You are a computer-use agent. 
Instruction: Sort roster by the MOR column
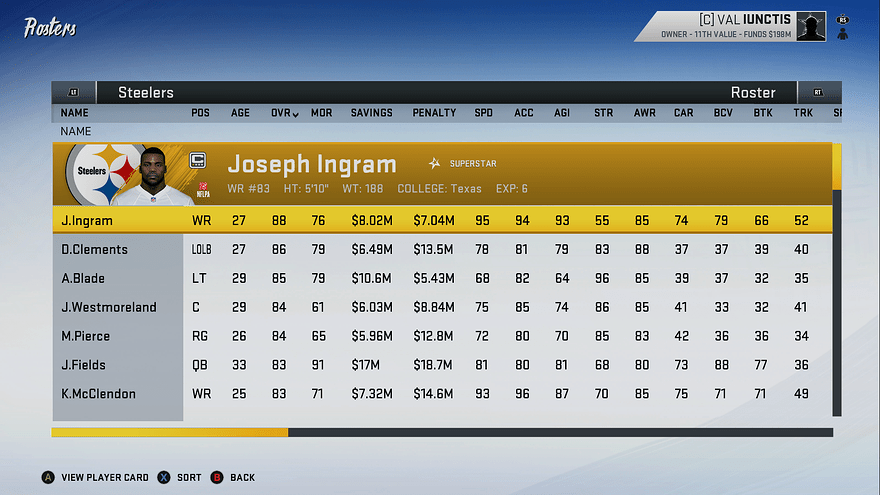pyautogui.click(x=321, y=113)
